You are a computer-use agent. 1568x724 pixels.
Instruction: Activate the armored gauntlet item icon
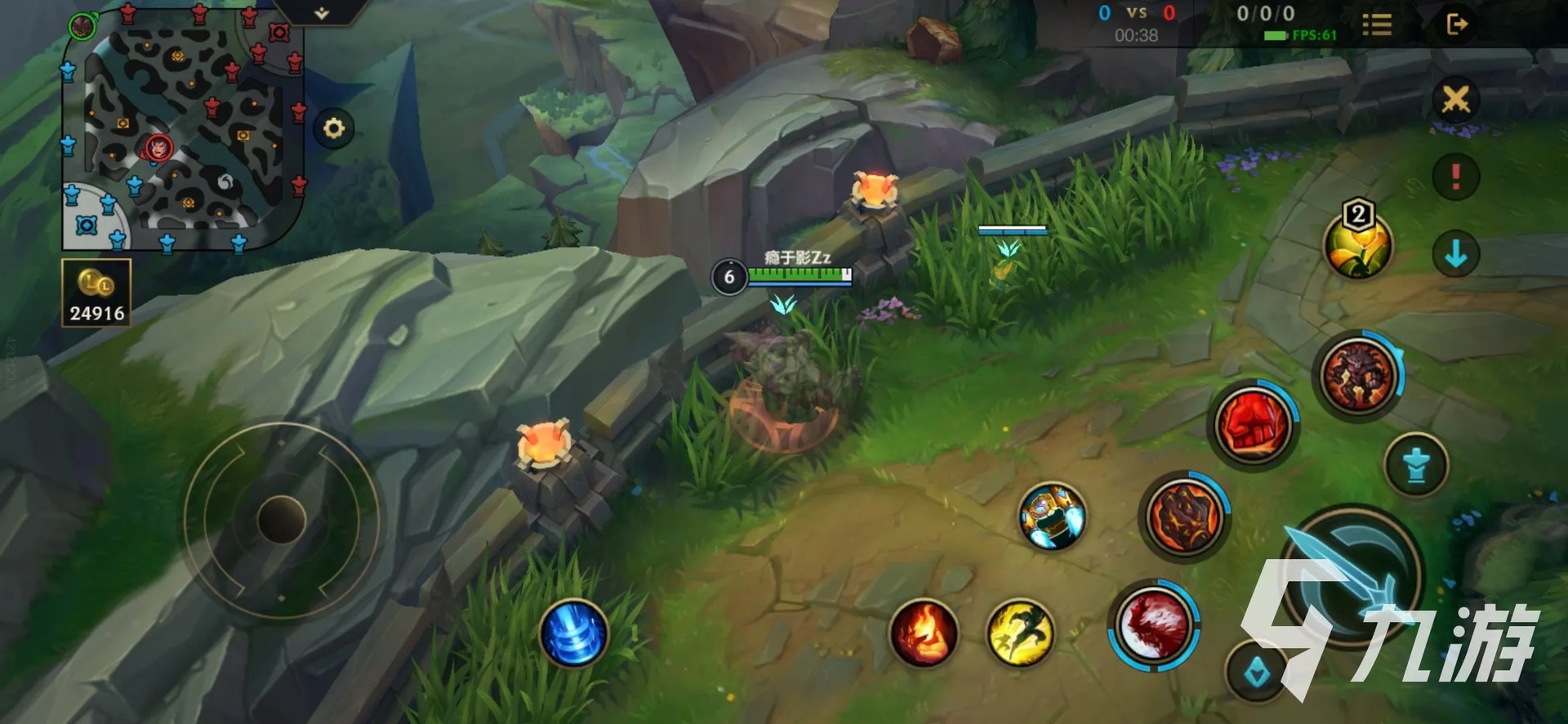(x=1053, y=516)
